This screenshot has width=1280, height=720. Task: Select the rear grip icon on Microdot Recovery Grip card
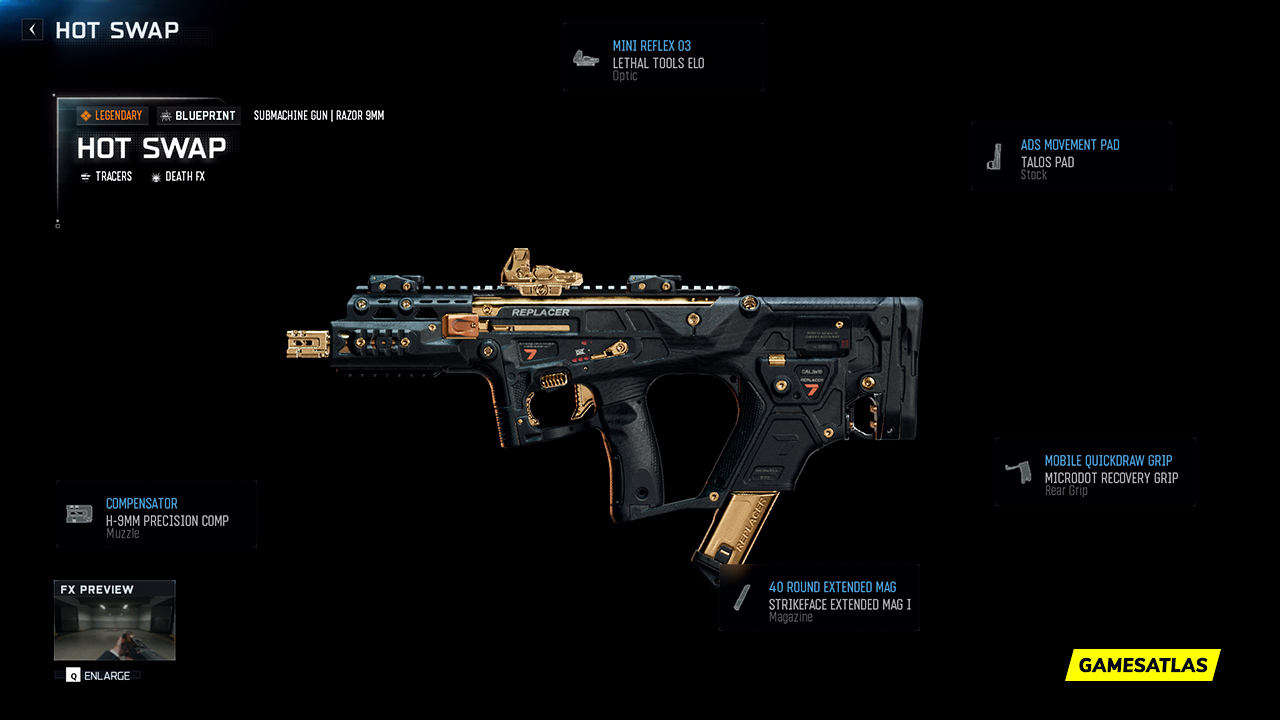1017,472
